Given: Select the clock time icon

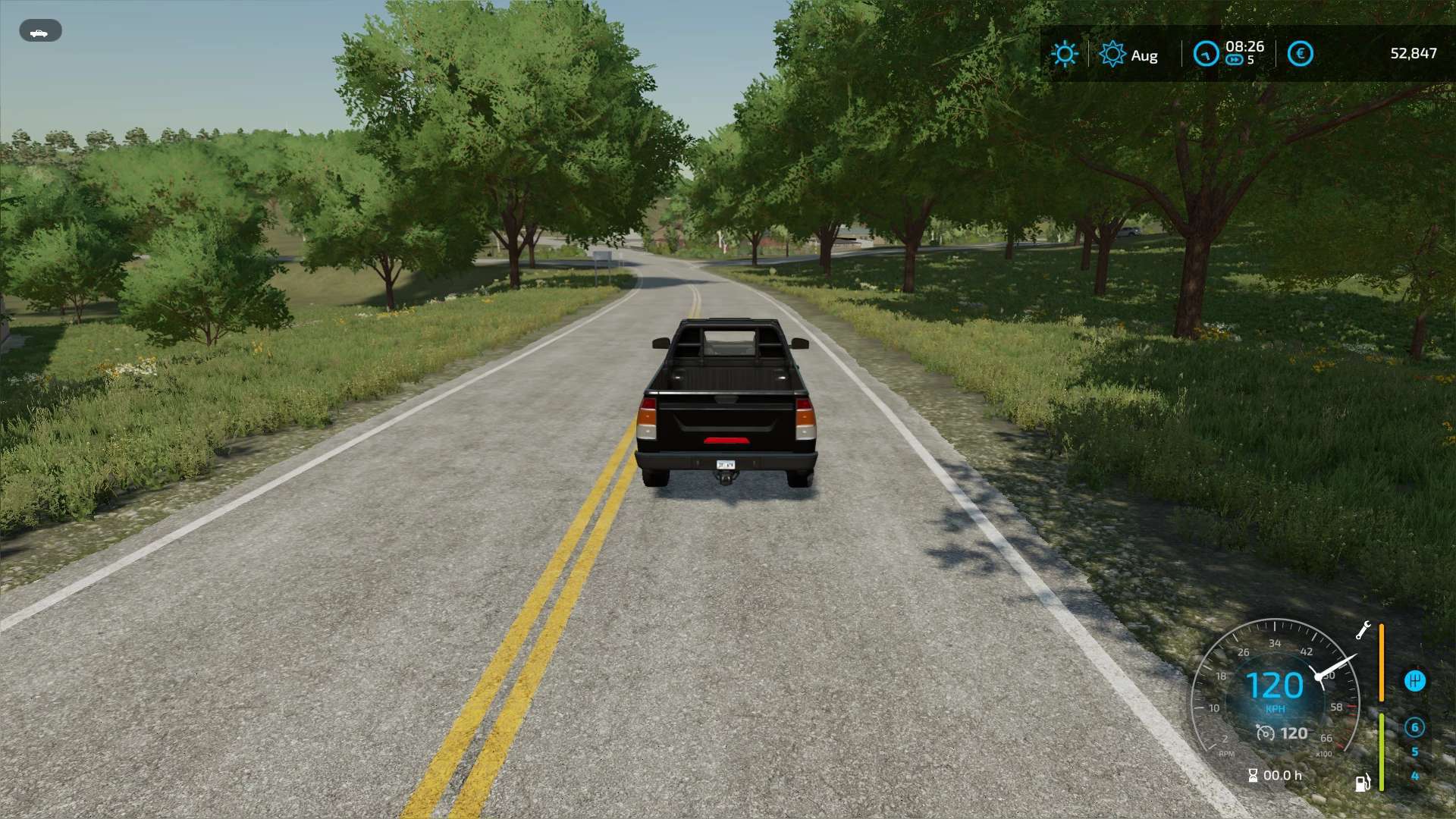Looking at the screenshot, I should tap(1206, 54).
